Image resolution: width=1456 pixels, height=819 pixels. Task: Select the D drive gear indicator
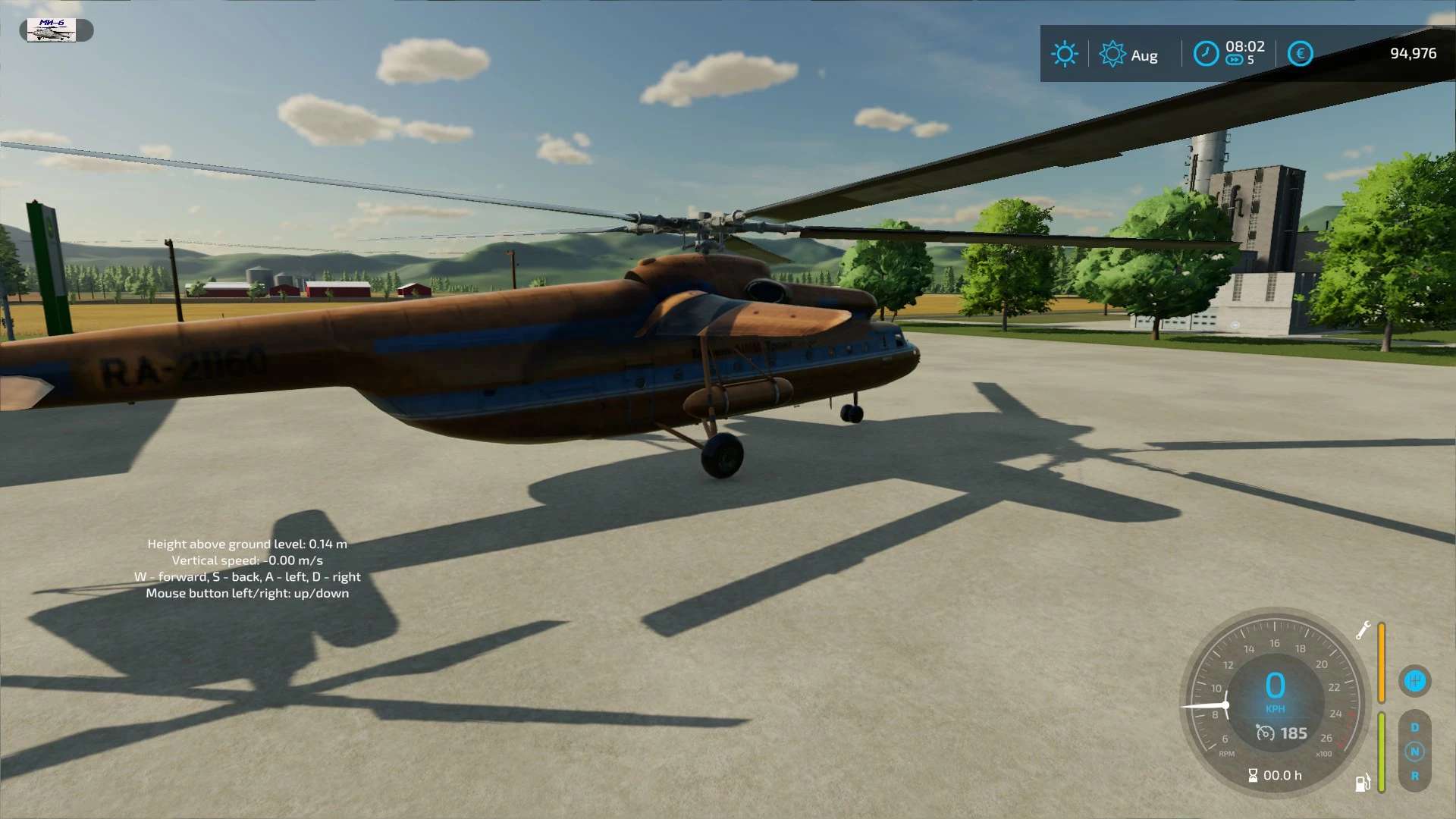1414,727
